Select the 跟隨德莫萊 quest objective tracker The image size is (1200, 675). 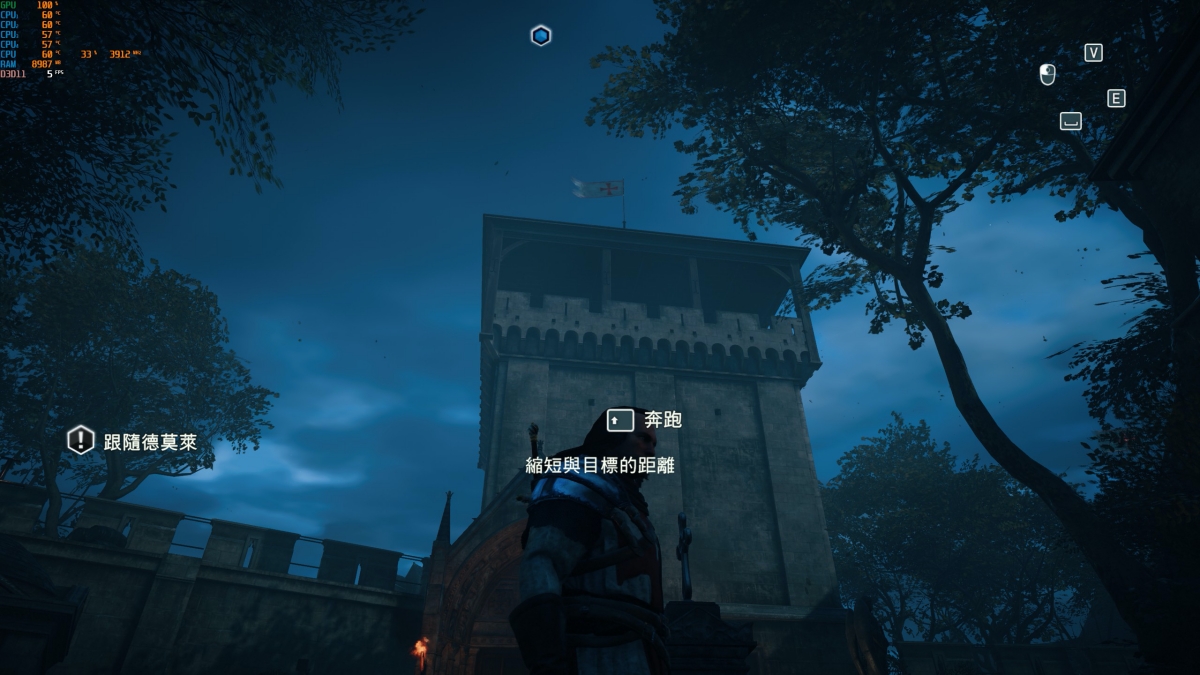tap(133, 441)
